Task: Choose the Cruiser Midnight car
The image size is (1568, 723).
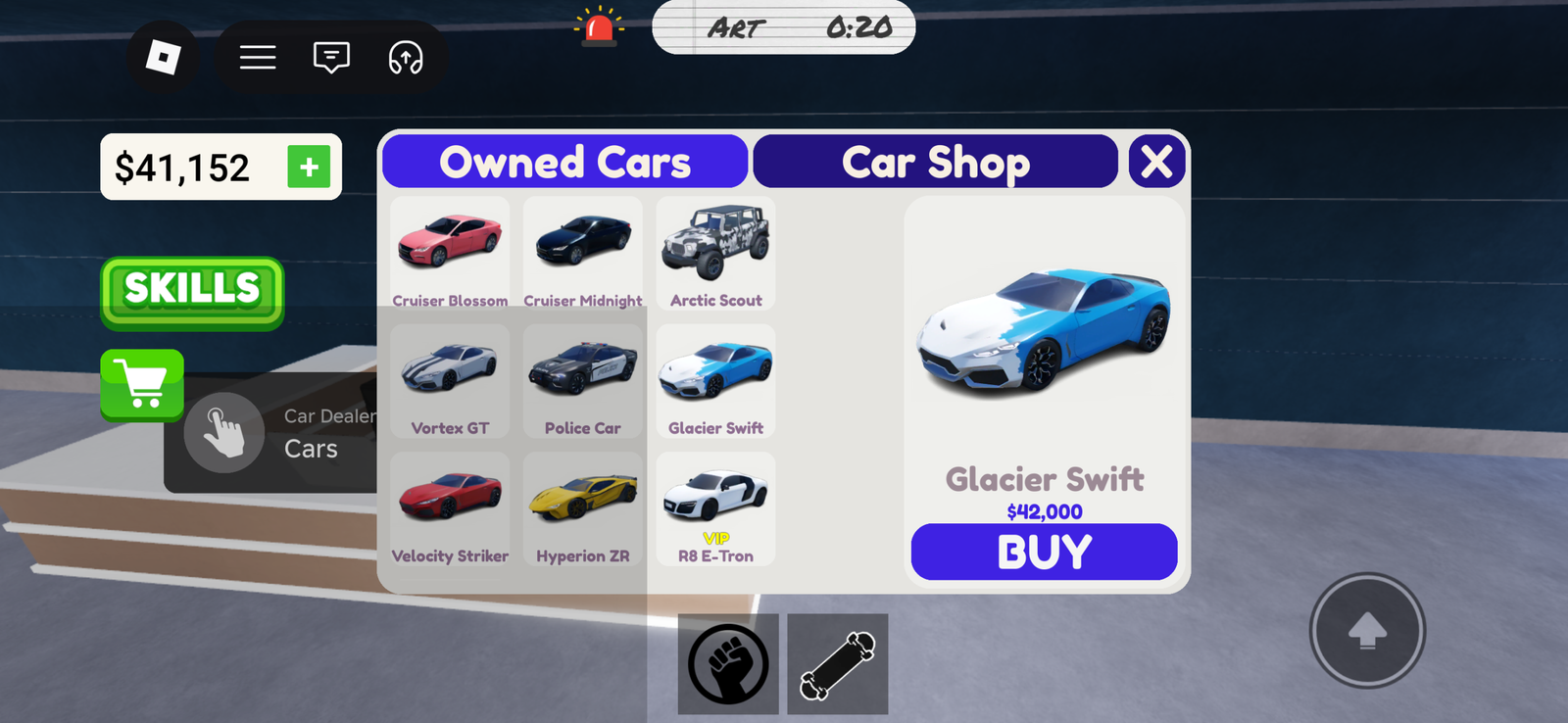Action: 583,252
